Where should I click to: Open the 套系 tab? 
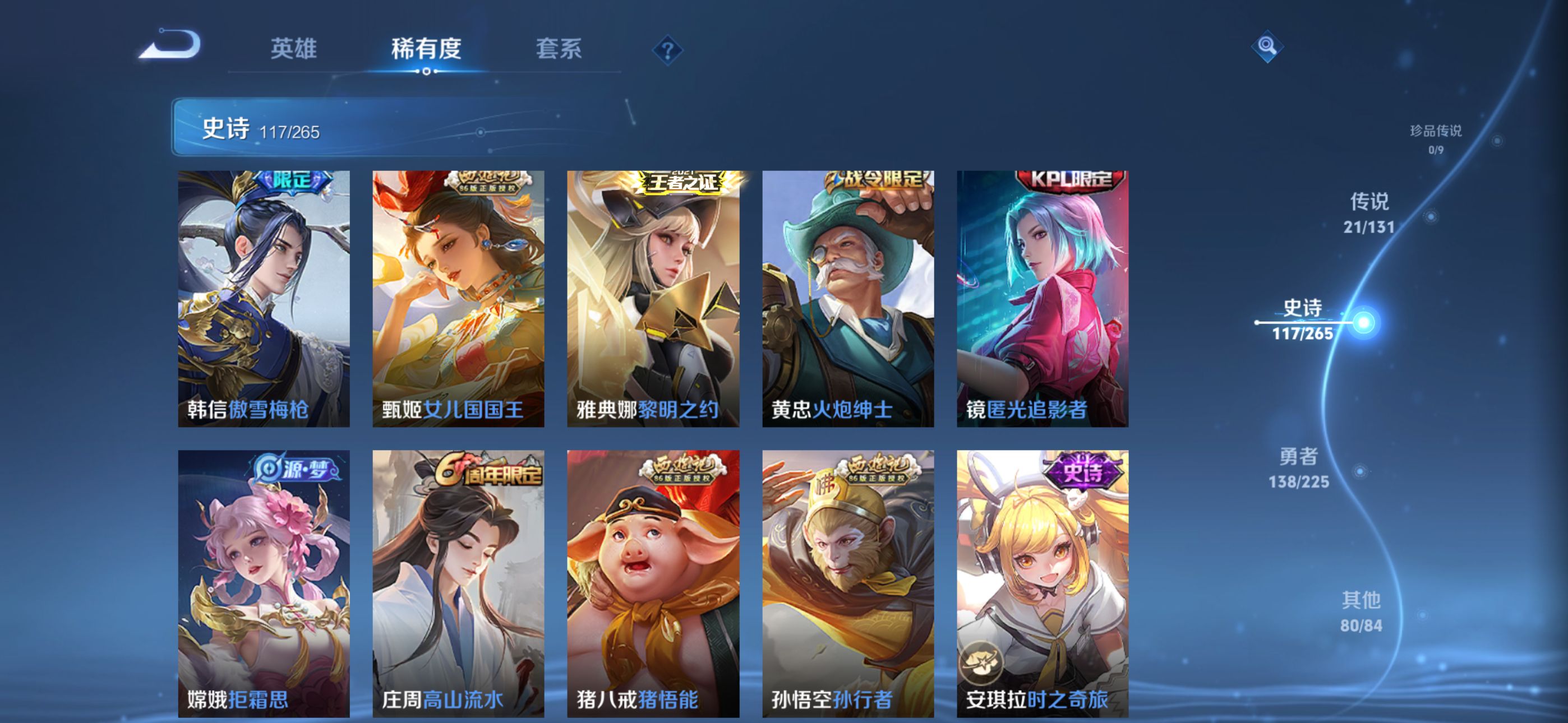click(558, 49)
